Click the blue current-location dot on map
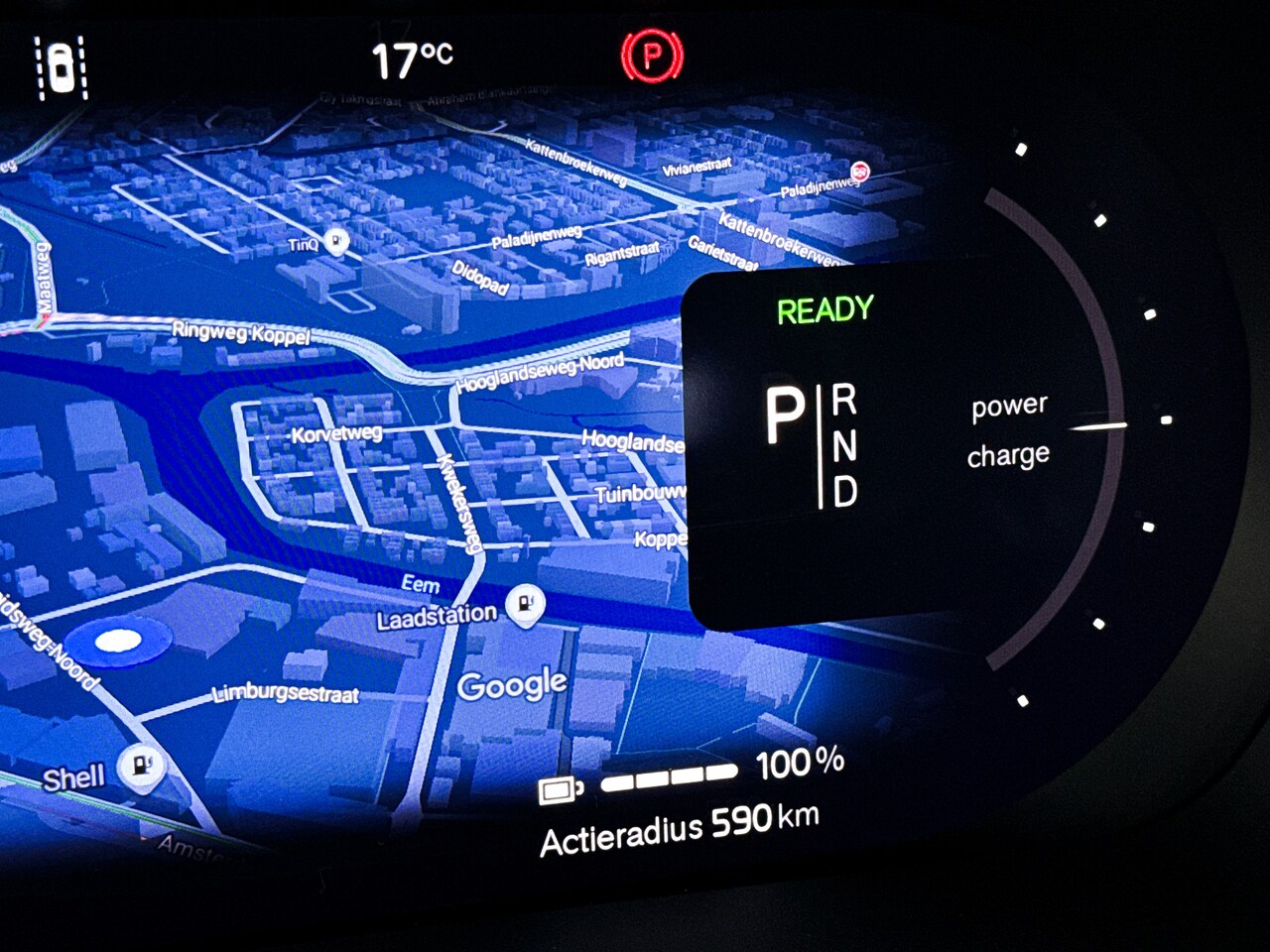This screenshot has height=952, width=1270. click(x=117, y=643)
